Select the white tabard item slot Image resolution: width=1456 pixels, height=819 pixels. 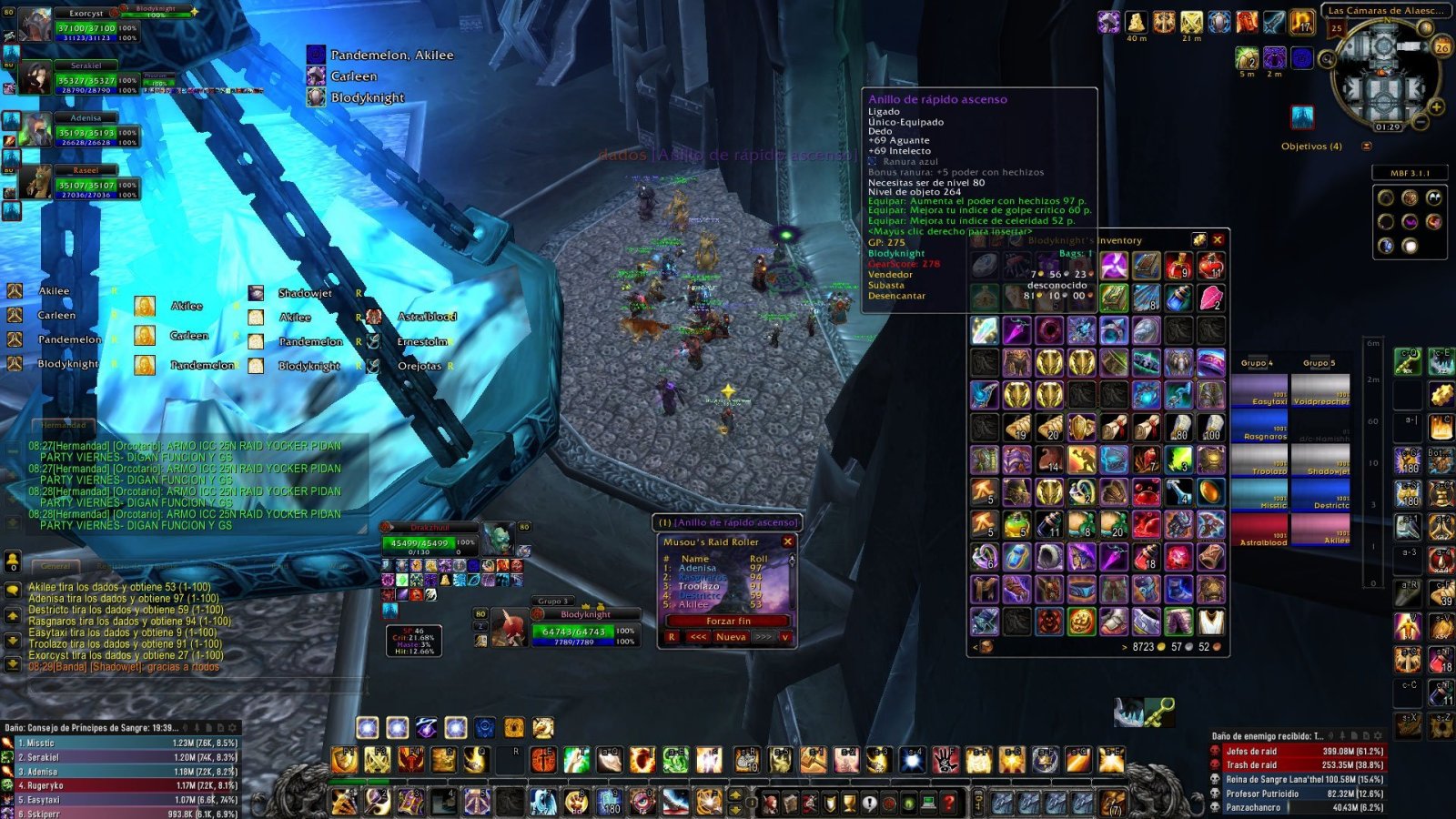coord(1210,622)
